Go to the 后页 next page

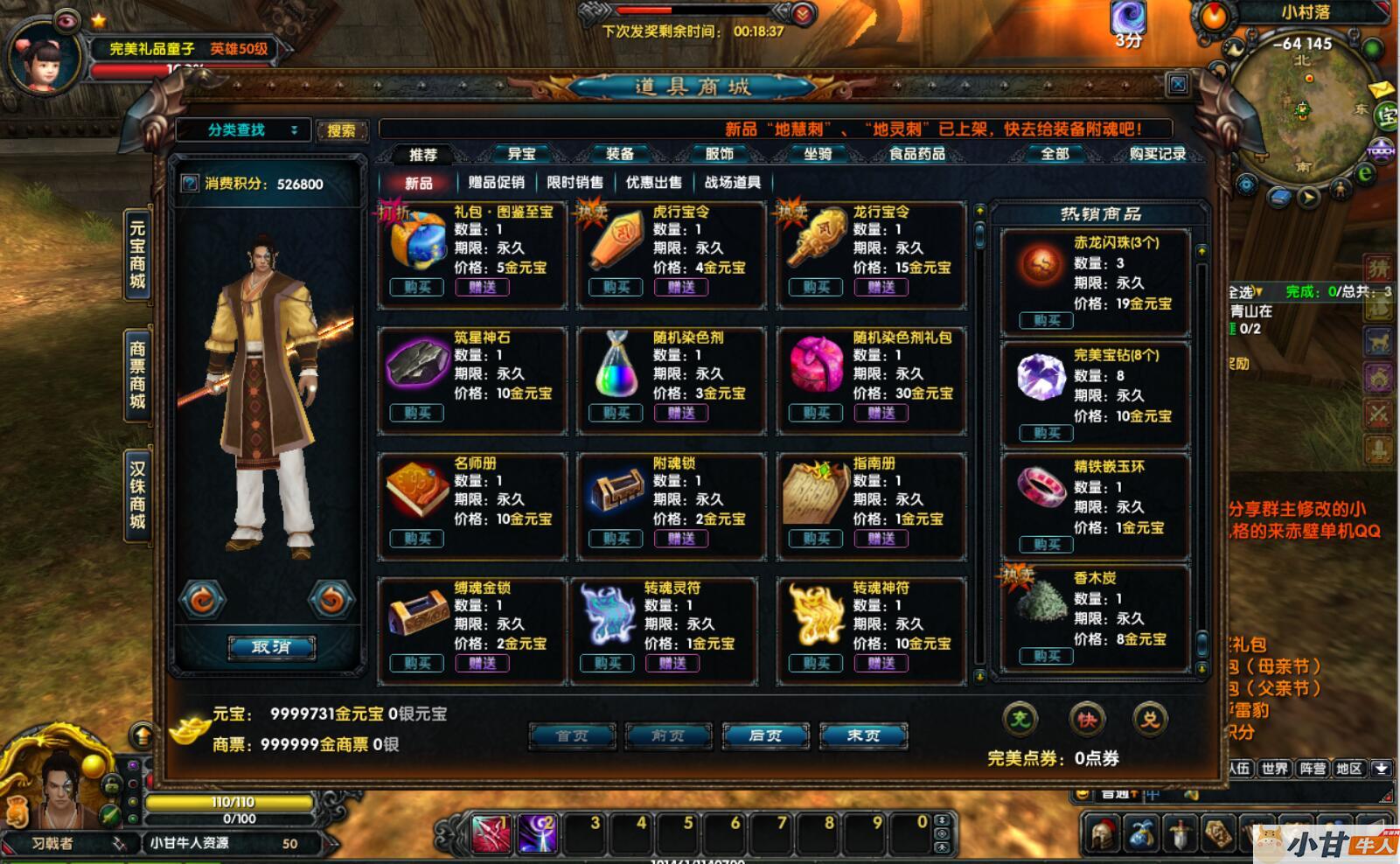click(765, 735)
